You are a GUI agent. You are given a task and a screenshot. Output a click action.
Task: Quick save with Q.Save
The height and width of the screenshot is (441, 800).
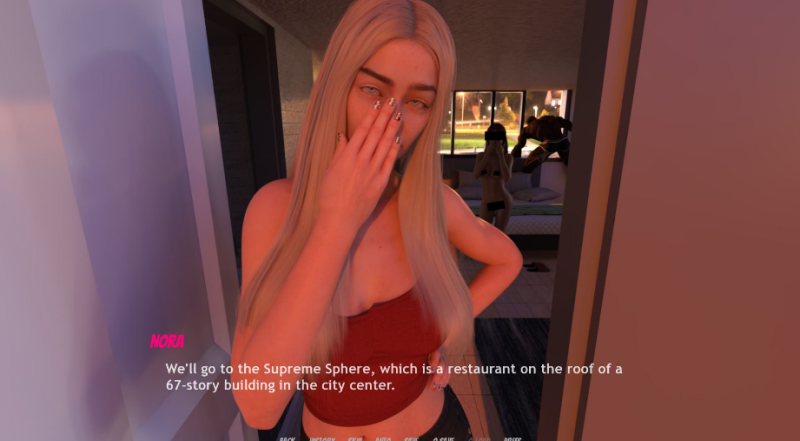[443, 438]
